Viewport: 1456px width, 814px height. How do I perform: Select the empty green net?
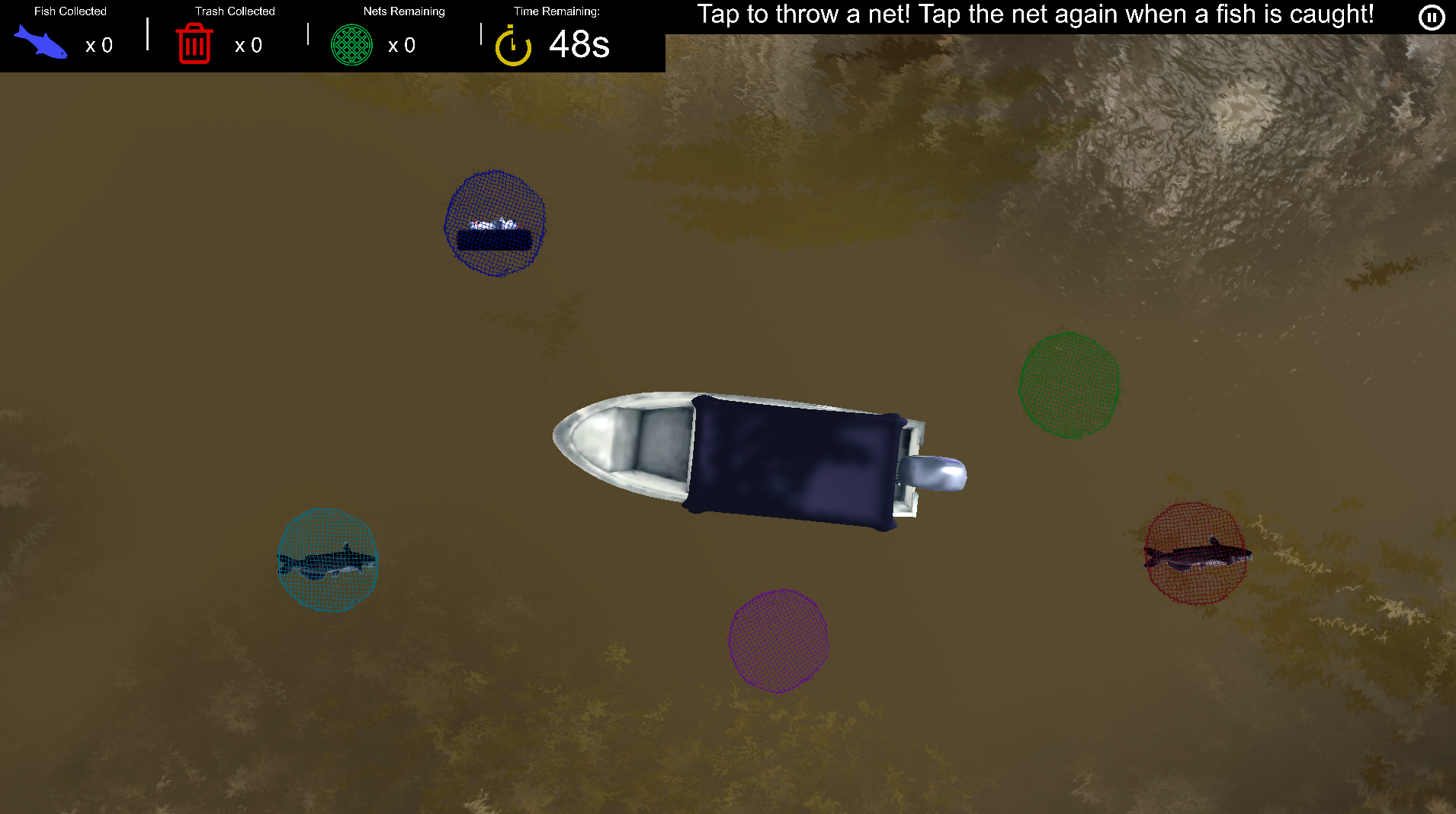(x=1069, y=385)
